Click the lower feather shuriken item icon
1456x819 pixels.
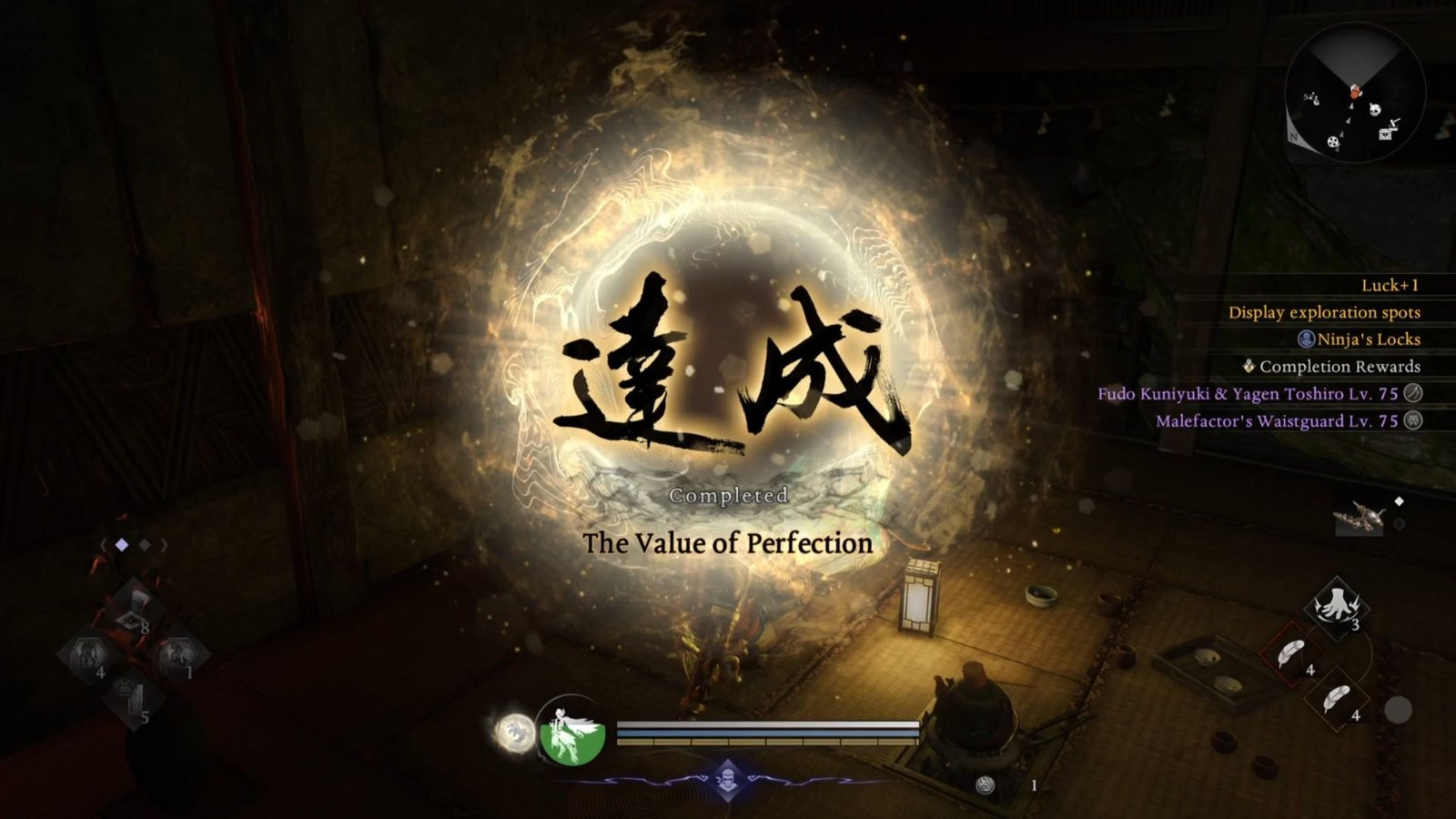click(x=1336, y=697)
